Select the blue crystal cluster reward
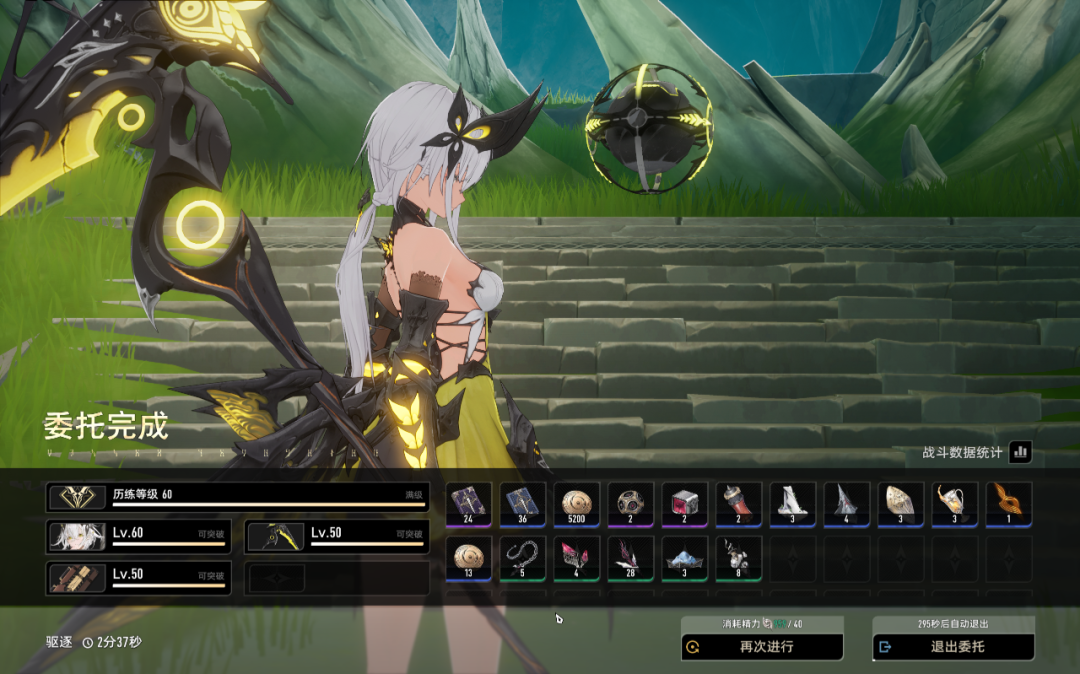 click(x=685, y=558)
